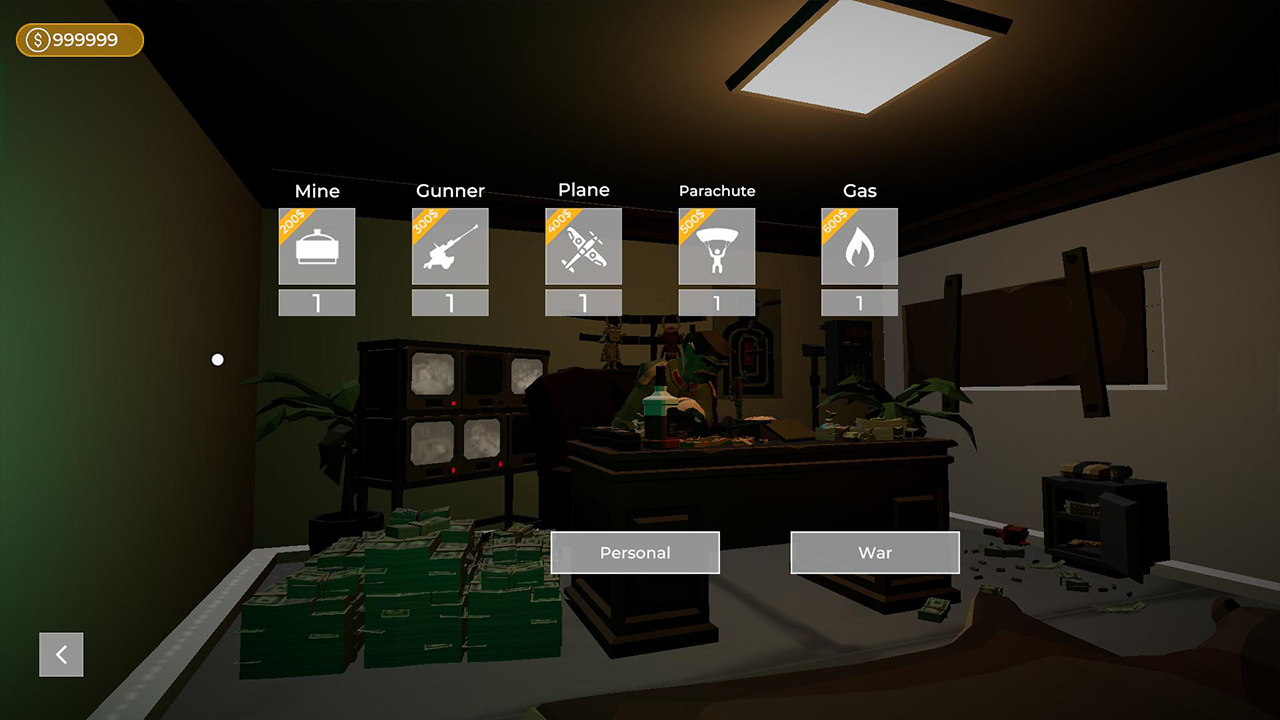Image resolution: width=1280 pixels, height=720 pixels.
Task: Click the Gunner quantity counter
Action: pos(450,302)
